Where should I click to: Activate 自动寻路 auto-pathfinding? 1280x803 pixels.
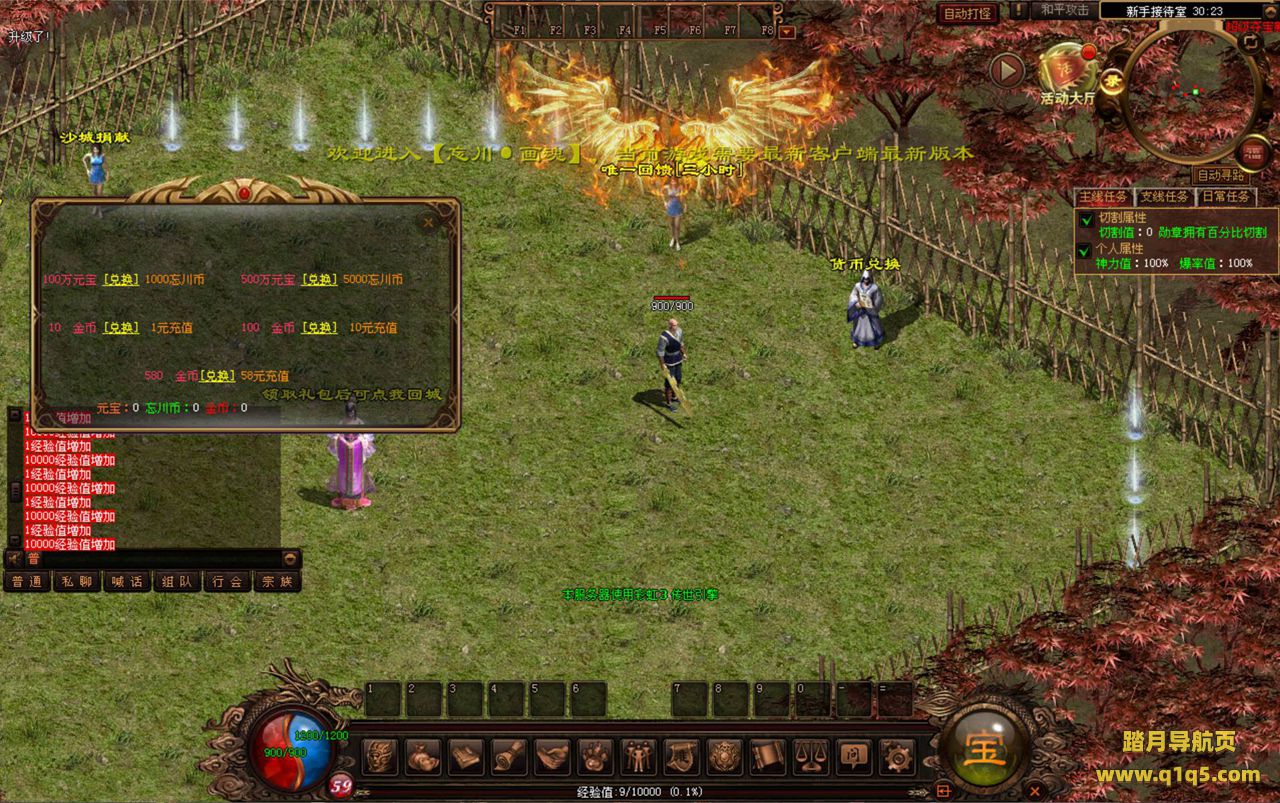coord(1220,174)
